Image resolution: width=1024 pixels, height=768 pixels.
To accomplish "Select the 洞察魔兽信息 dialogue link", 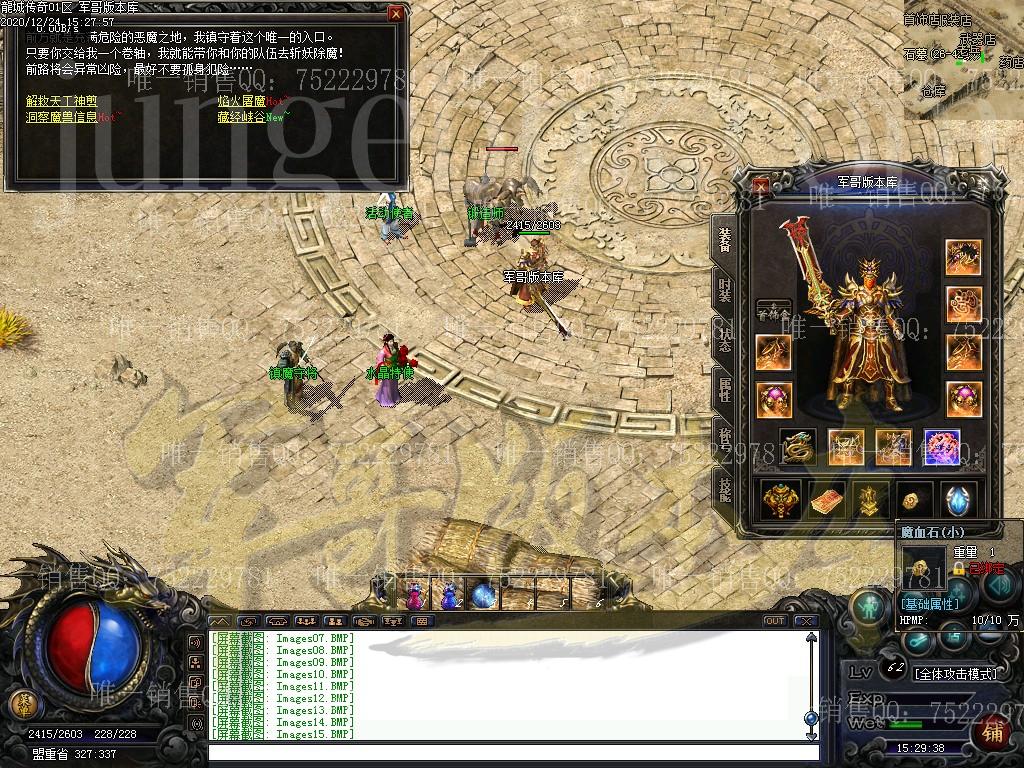I will (x=62, y=117).
